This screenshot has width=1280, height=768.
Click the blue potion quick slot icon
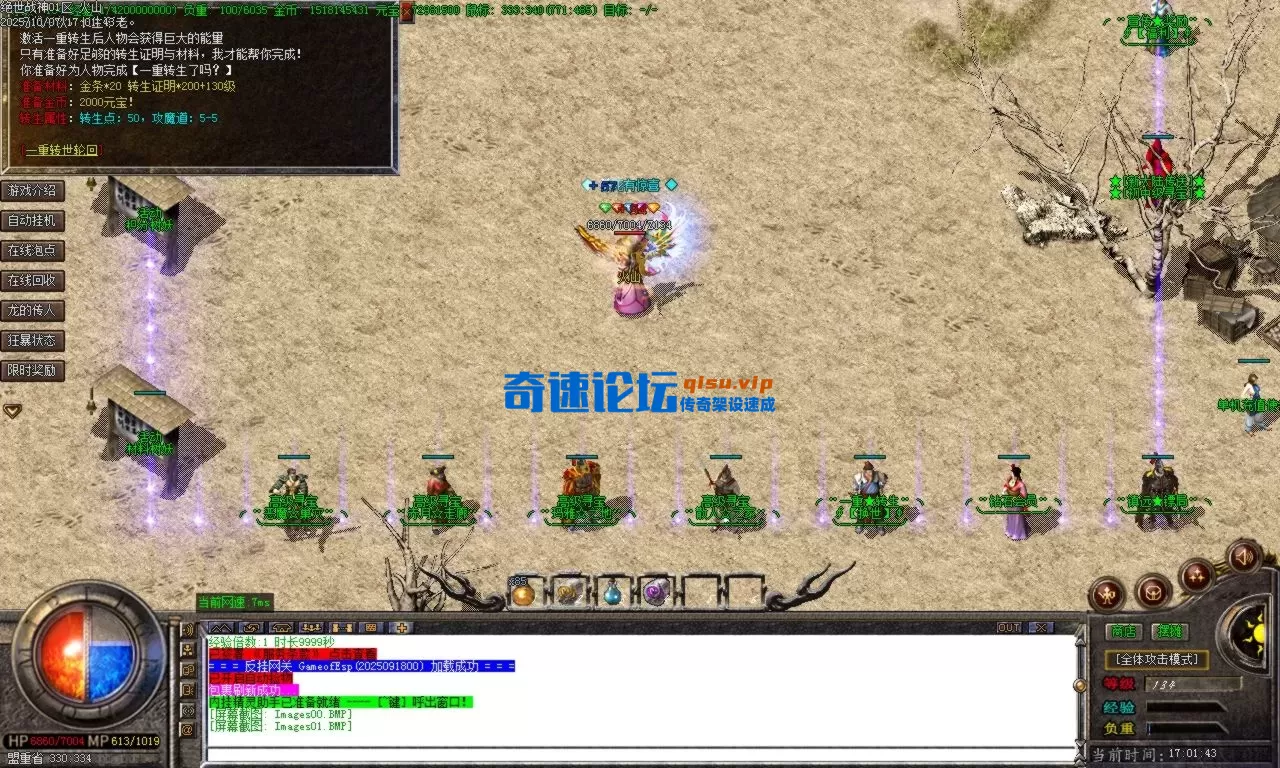[x=611, y=595]
